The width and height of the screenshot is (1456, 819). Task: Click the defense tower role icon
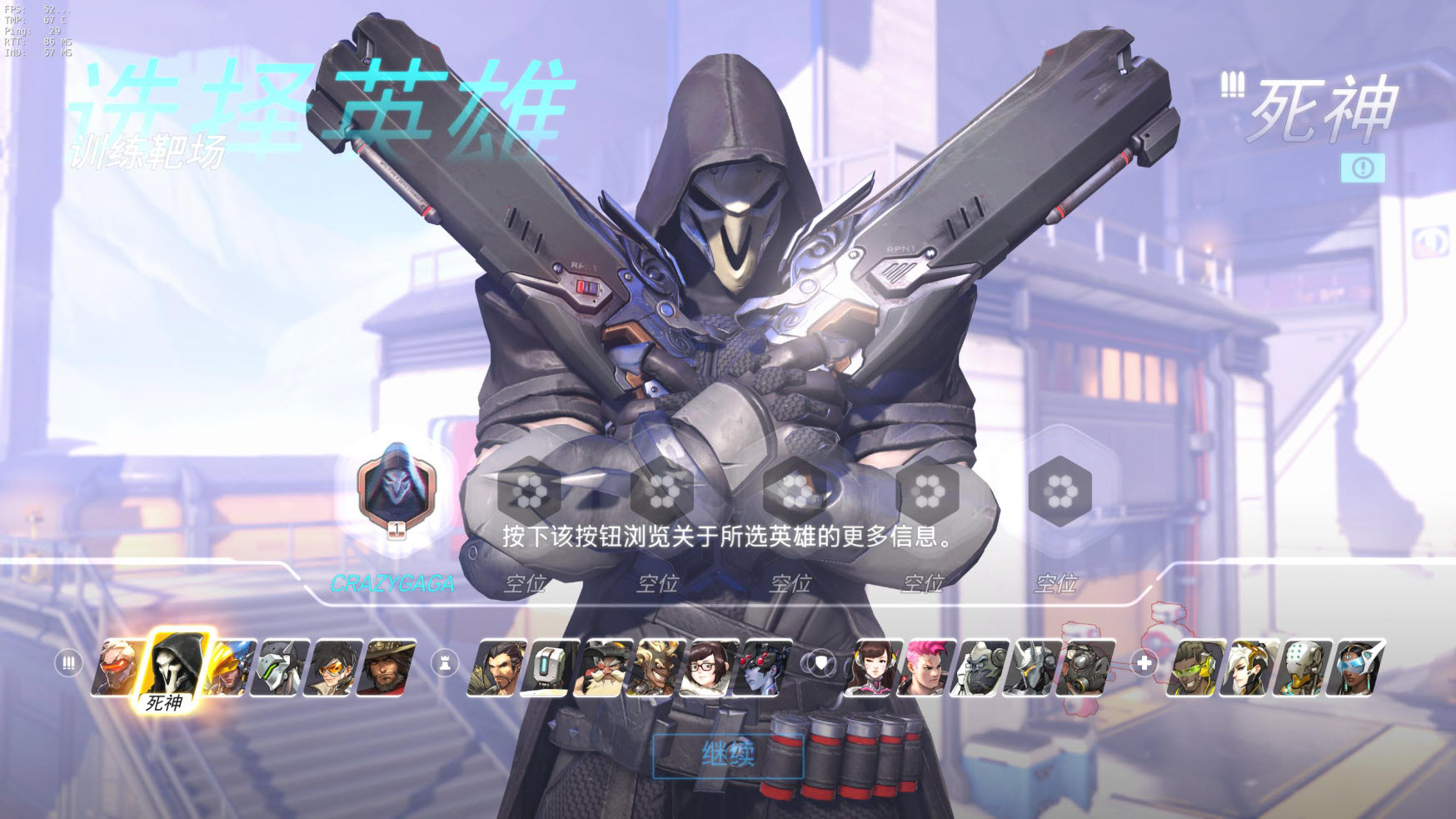(443, 663)
